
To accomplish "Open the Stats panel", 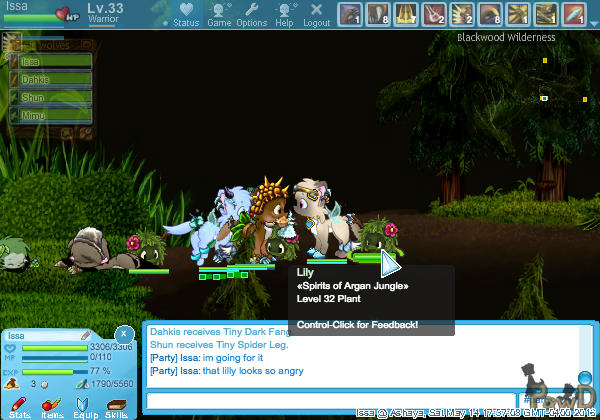I will 22,406.
